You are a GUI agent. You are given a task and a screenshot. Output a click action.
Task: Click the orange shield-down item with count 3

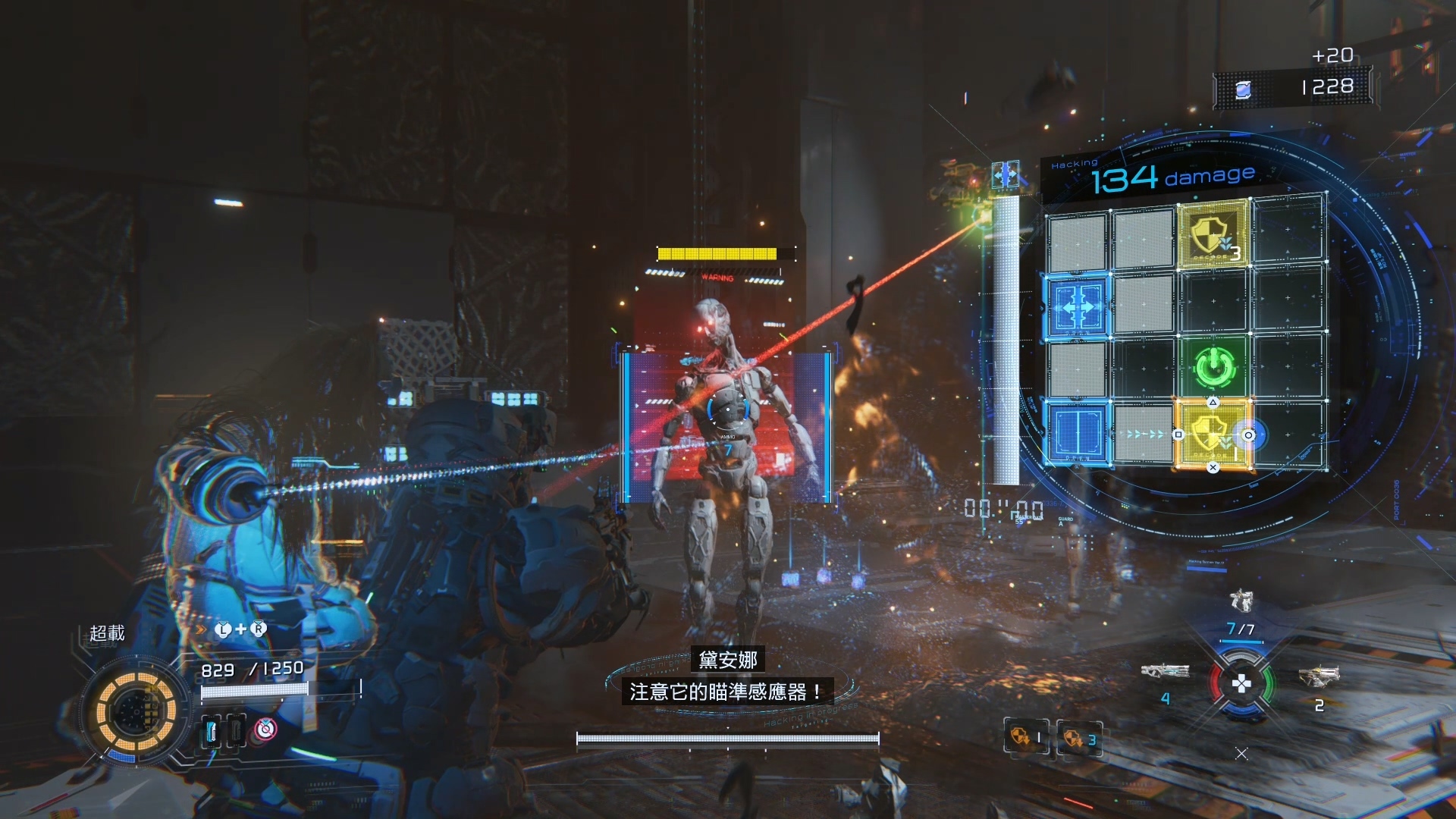[1079, 738]
